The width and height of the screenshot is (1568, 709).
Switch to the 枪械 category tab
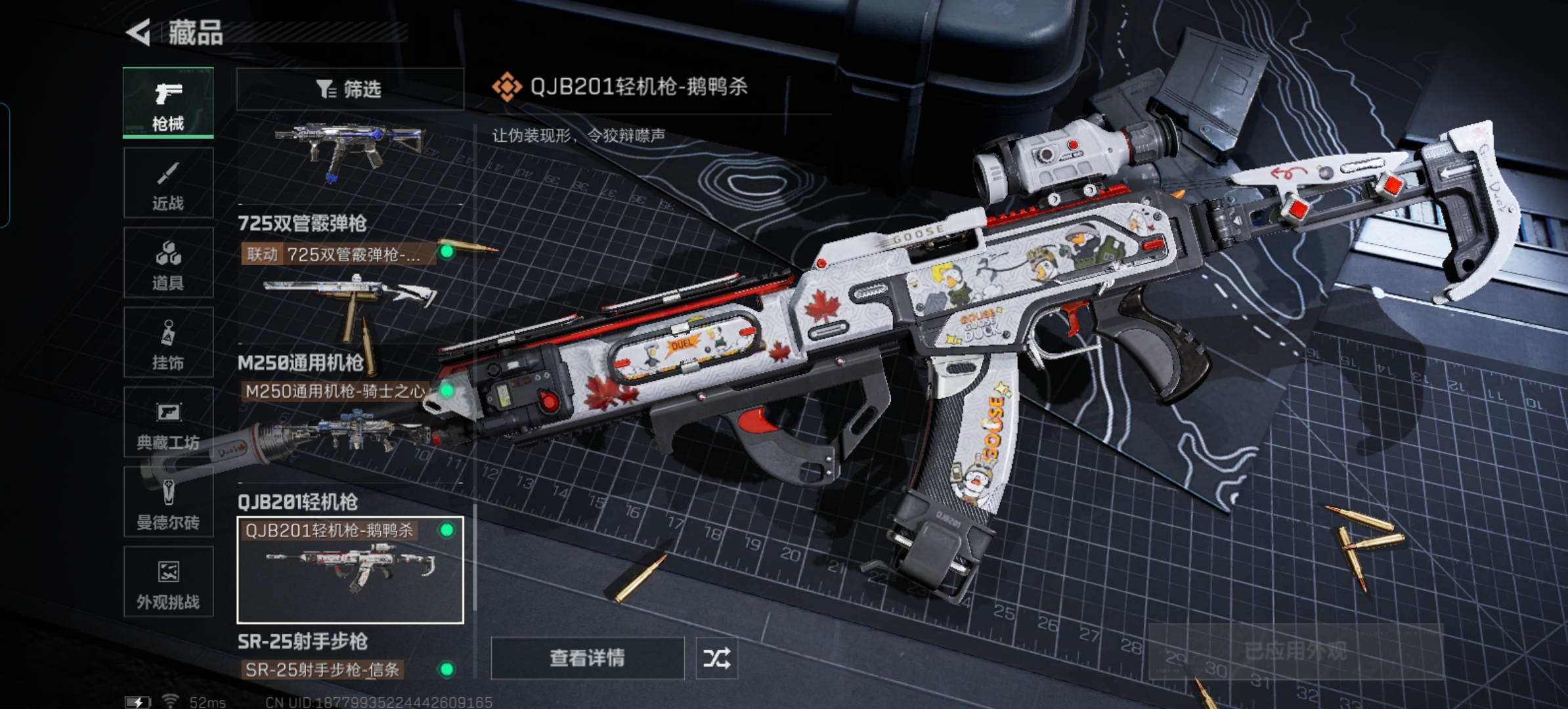[168, 103]
